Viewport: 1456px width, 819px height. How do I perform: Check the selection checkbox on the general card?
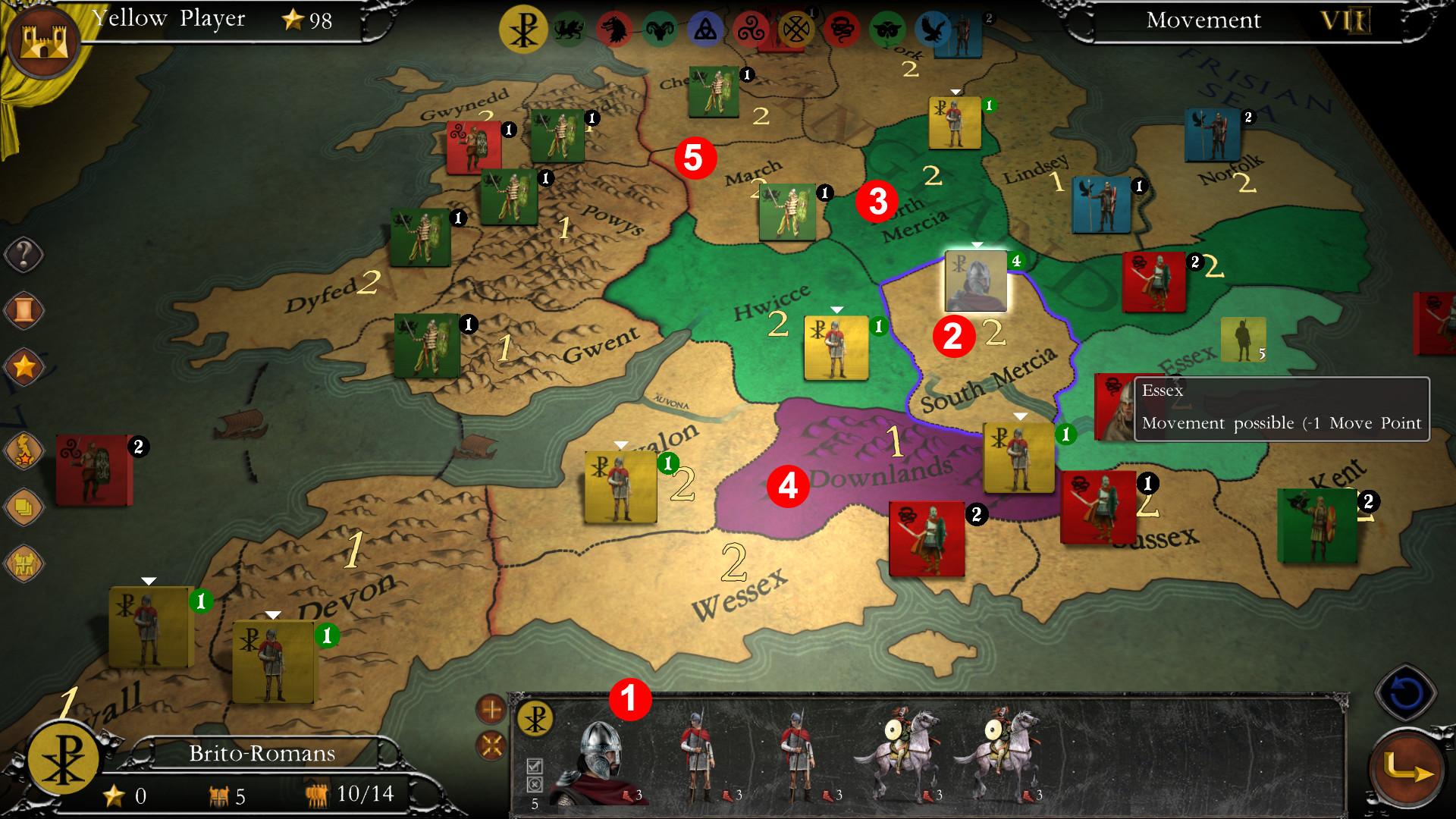(535, 766)
